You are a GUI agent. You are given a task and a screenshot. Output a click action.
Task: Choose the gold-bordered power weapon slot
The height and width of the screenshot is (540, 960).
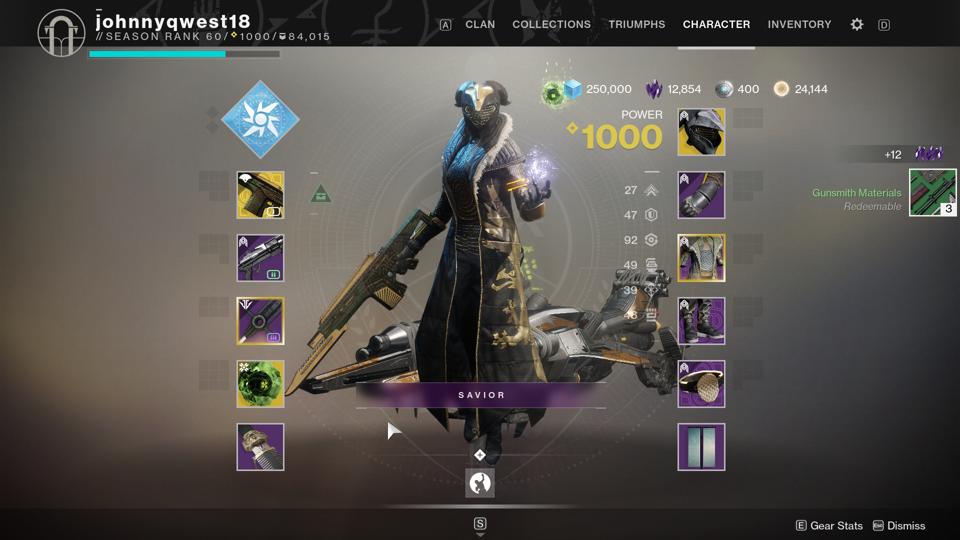260,321
